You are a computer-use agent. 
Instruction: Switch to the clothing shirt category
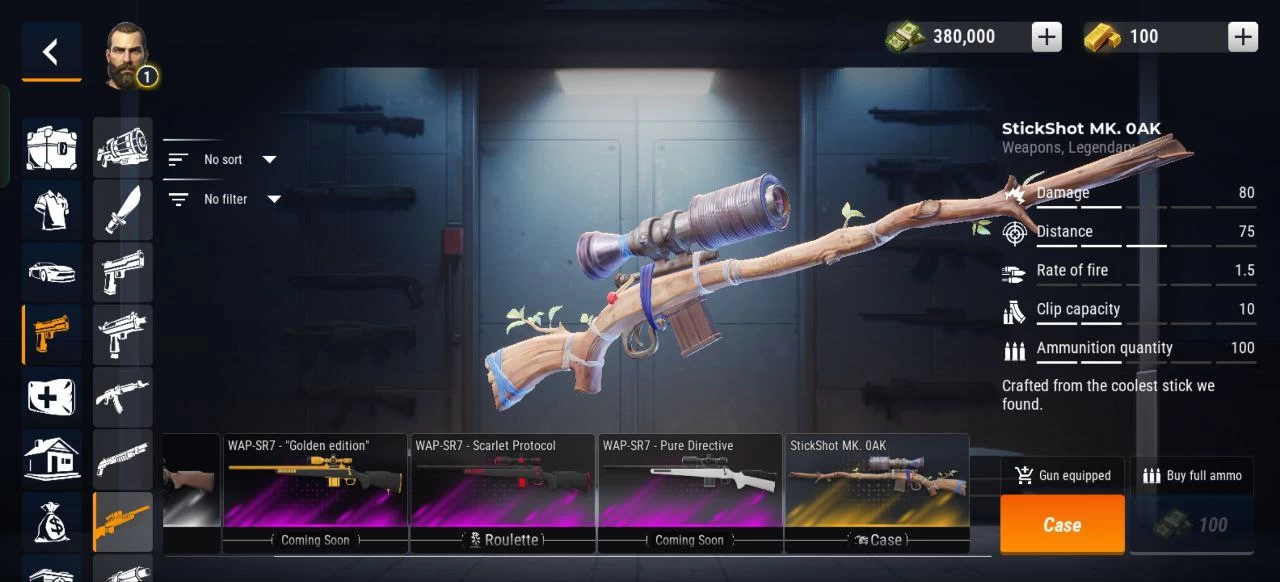tap(52, 209)
